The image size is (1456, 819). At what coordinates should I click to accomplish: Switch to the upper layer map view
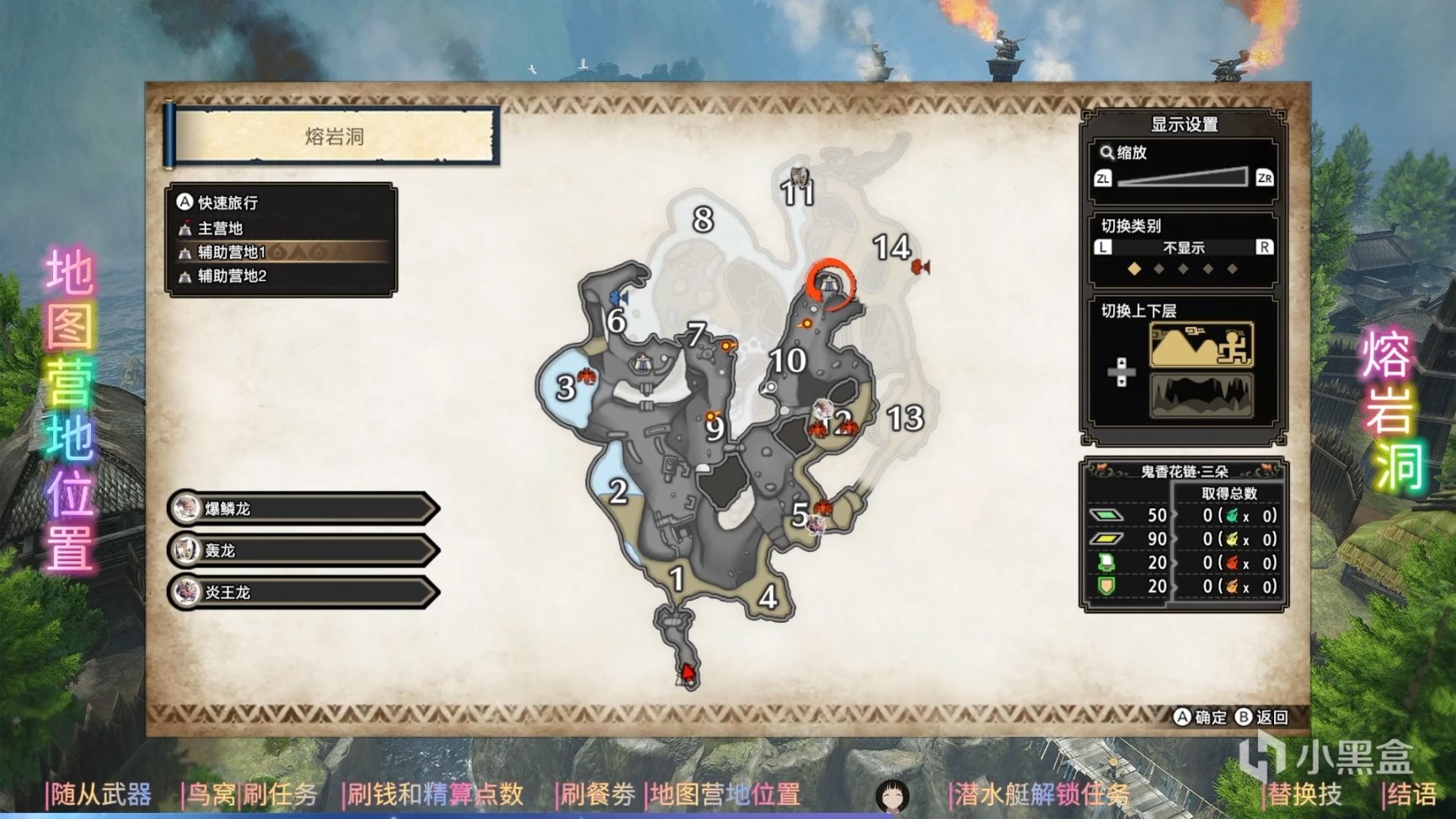pos(1201,344)
